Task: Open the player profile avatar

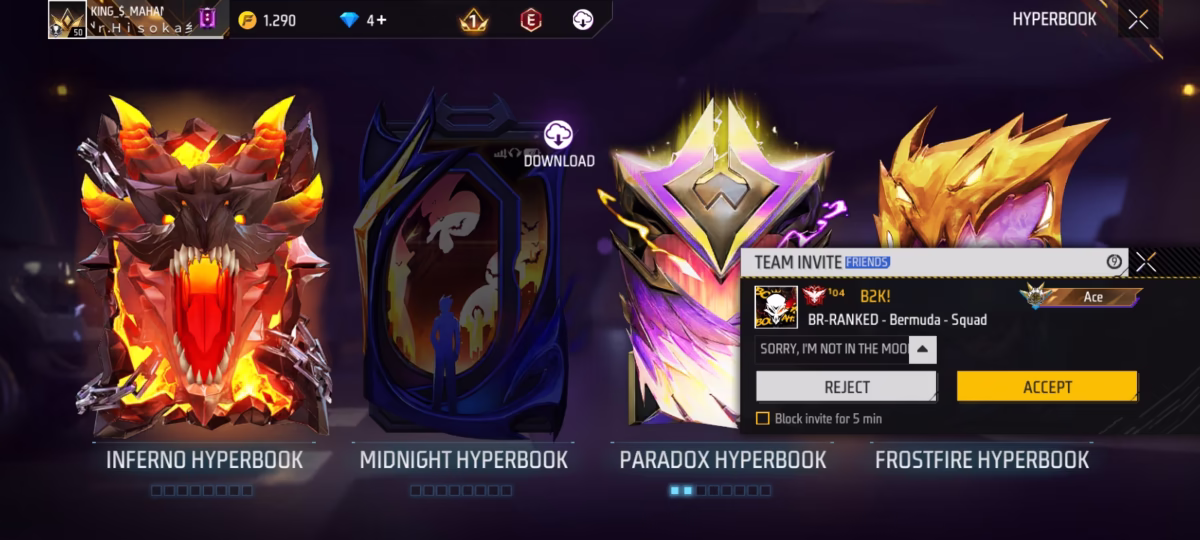Action: (x=67, y=19)
